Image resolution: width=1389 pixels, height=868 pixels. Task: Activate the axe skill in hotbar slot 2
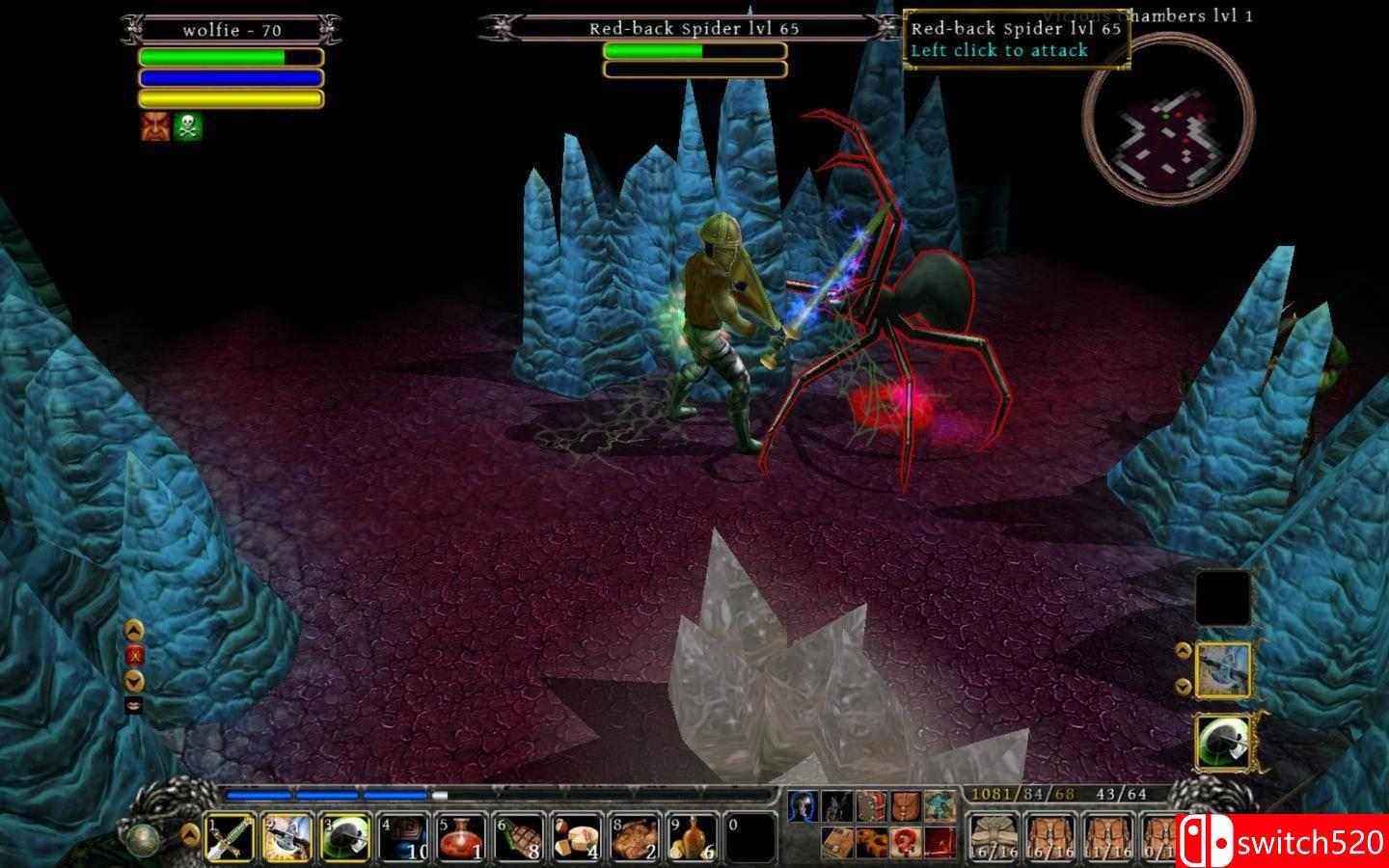coord(288,837)
